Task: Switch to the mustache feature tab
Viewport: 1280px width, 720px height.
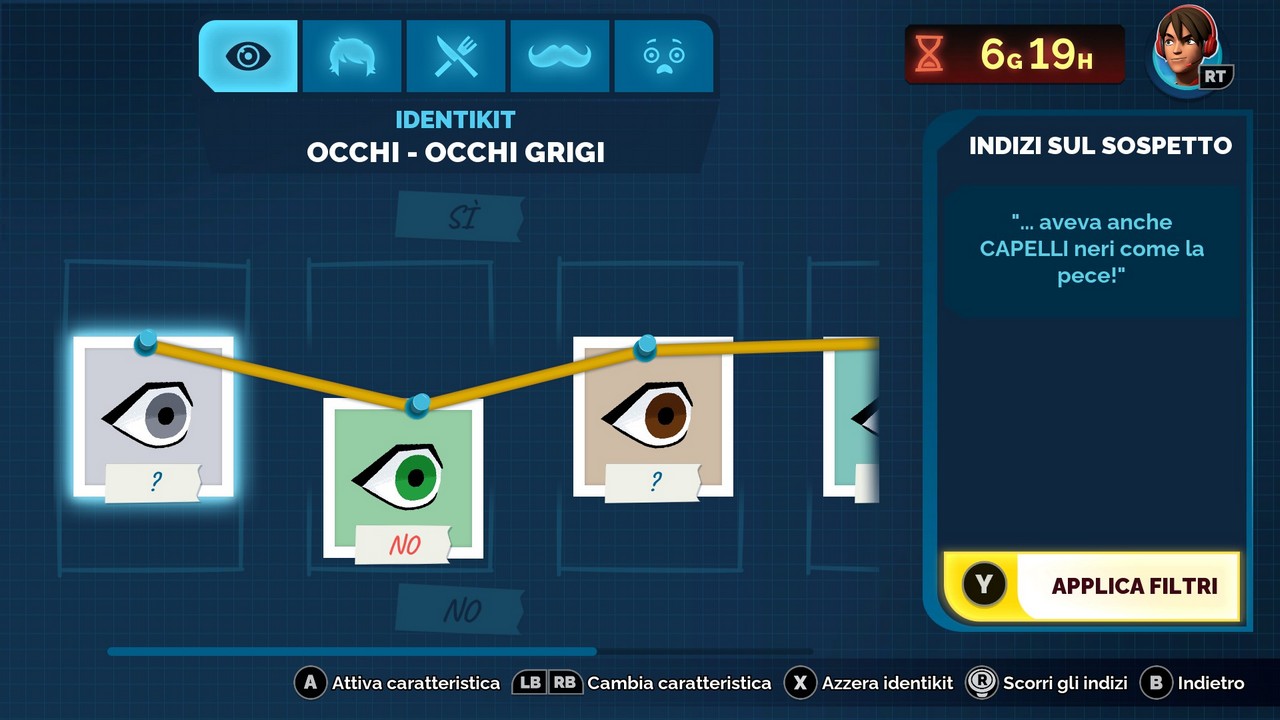Action: click(560, 56)
